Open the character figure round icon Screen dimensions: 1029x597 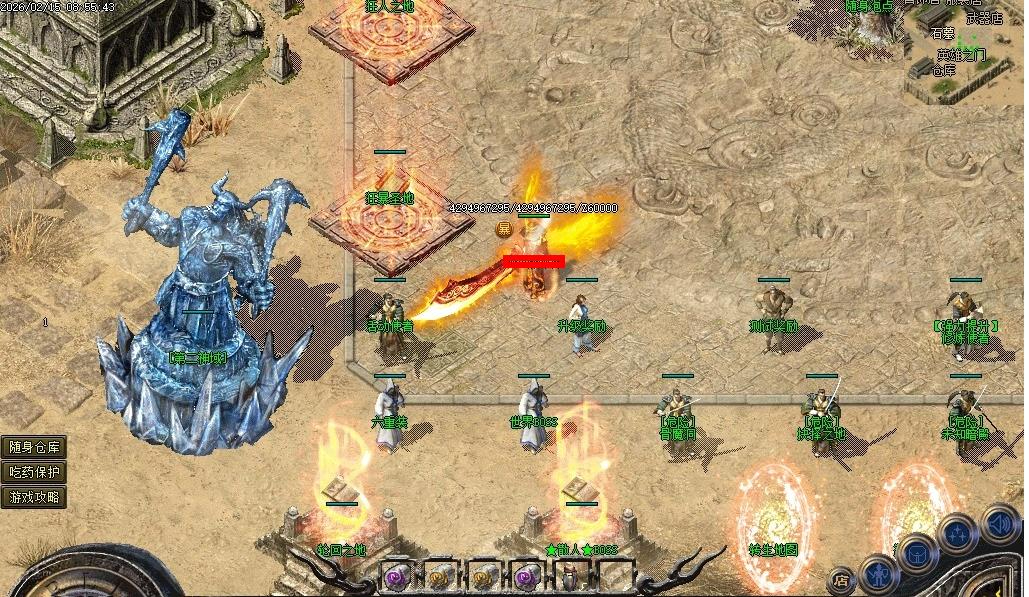tap(878, 575)
